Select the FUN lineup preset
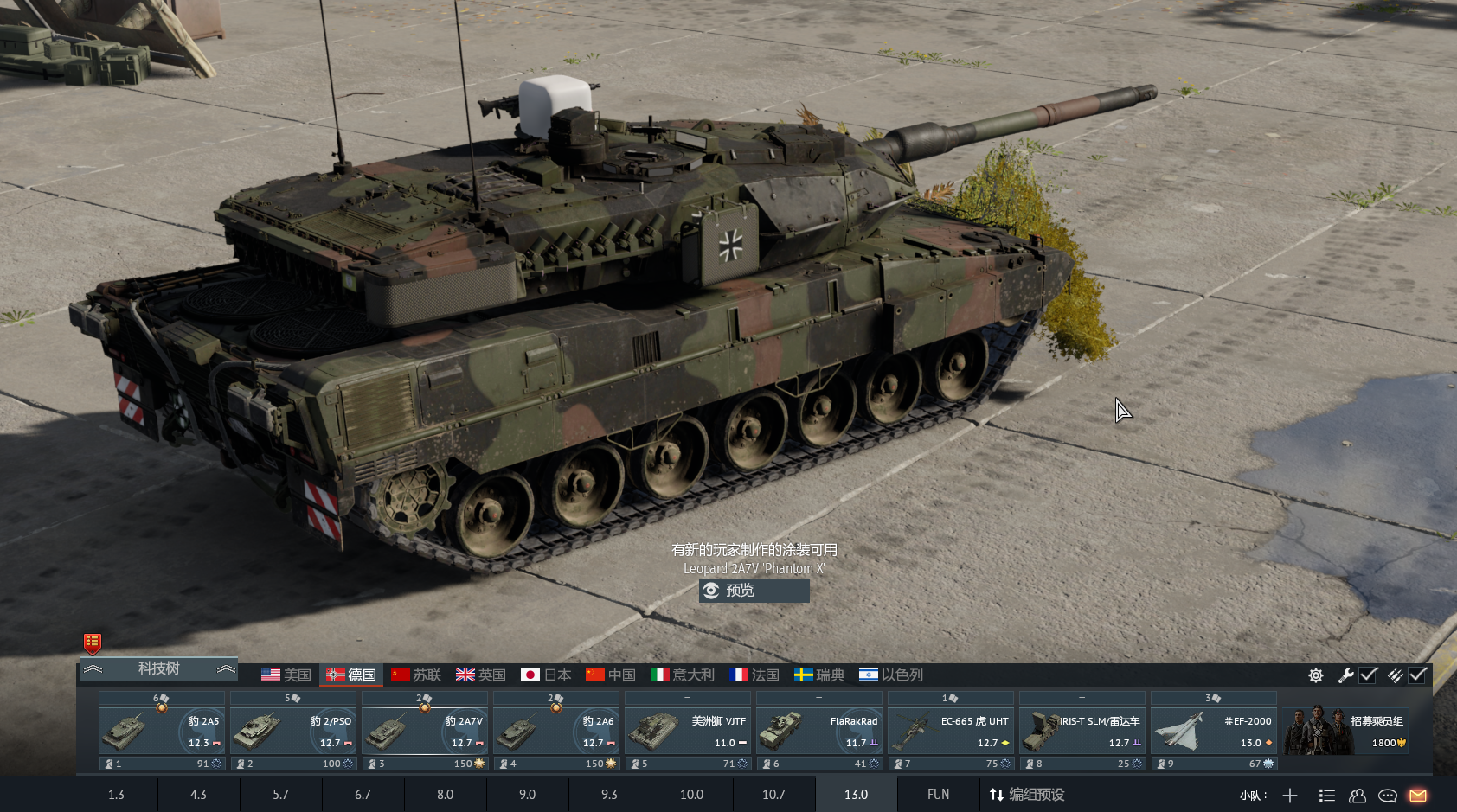The height and width of the screenshot is (812, 1457). (938, 795)
